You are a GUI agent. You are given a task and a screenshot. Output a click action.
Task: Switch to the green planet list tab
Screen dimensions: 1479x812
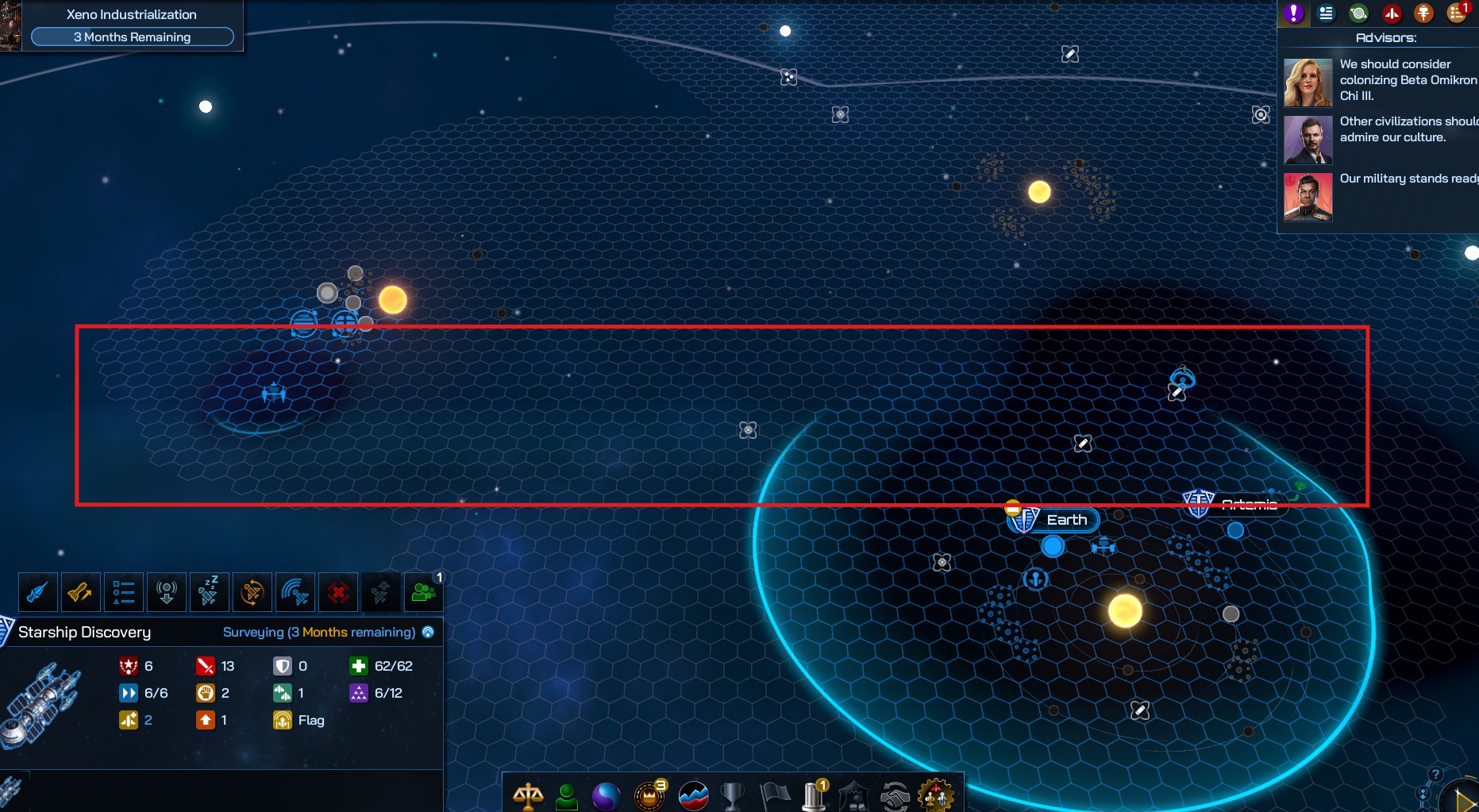click(1358, 13)
